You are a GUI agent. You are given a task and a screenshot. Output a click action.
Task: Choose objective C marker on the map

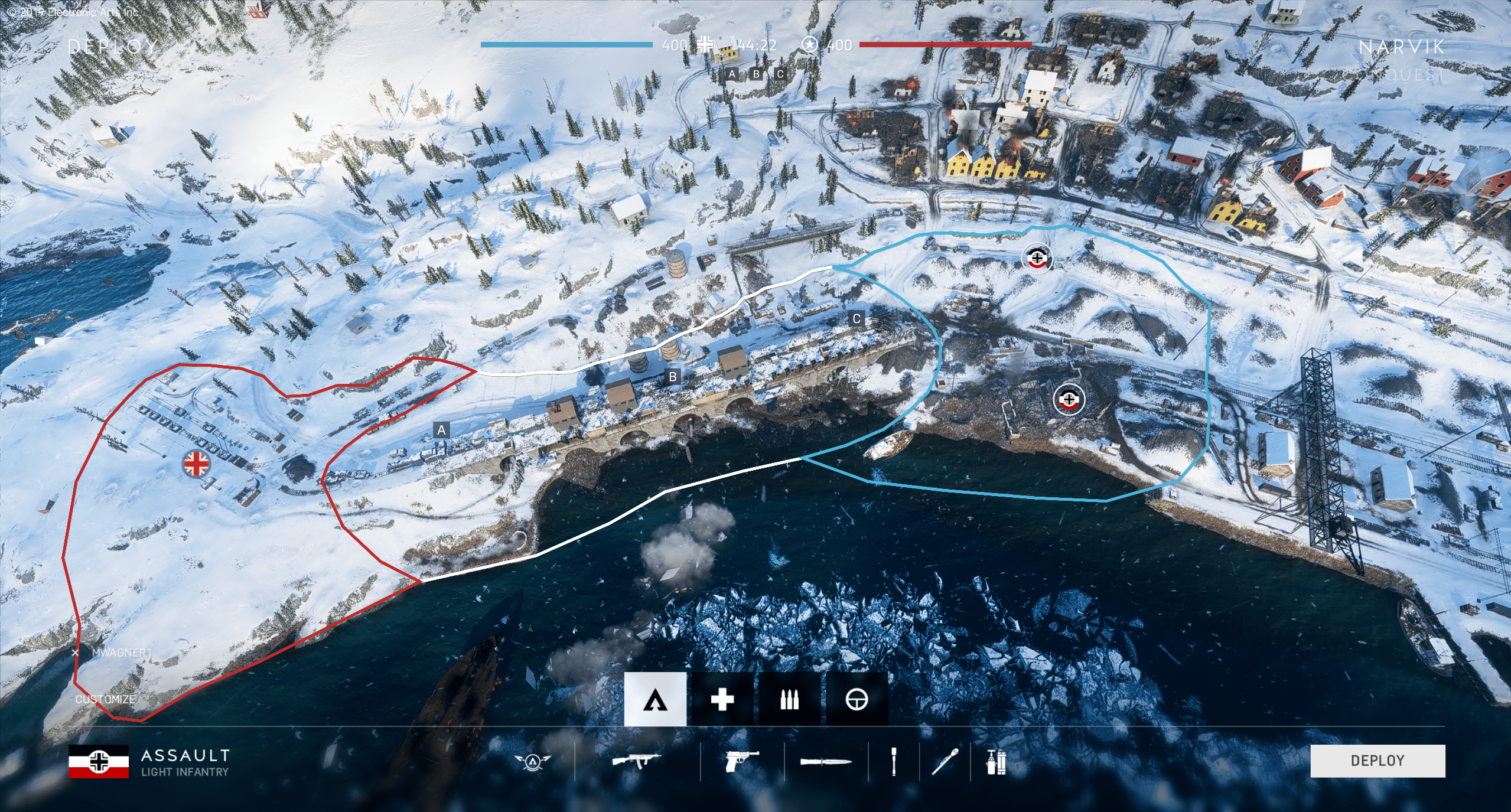pyautogui.click(x=857, y=319)
